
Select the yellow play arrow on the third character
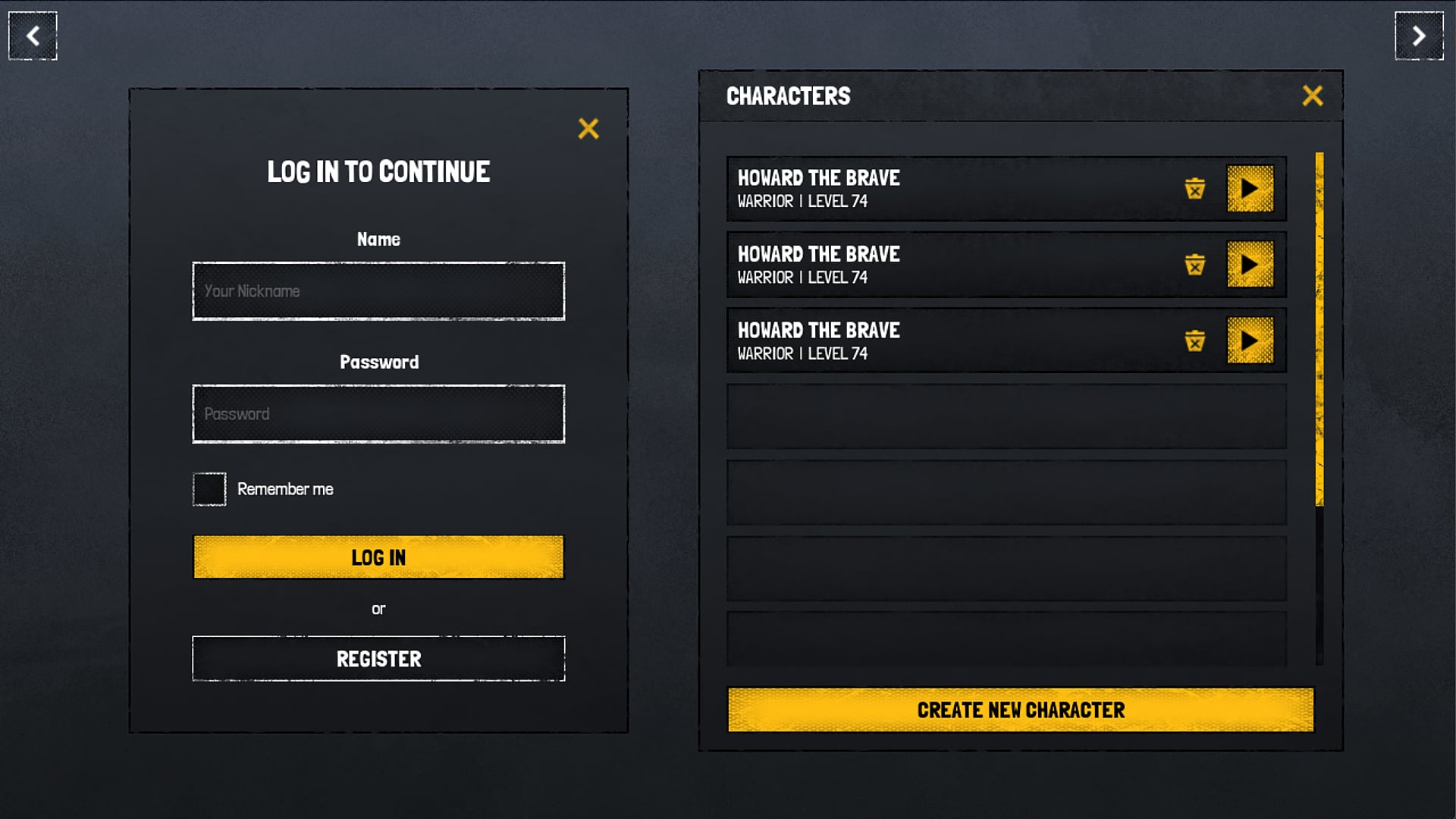(1250, 340)
